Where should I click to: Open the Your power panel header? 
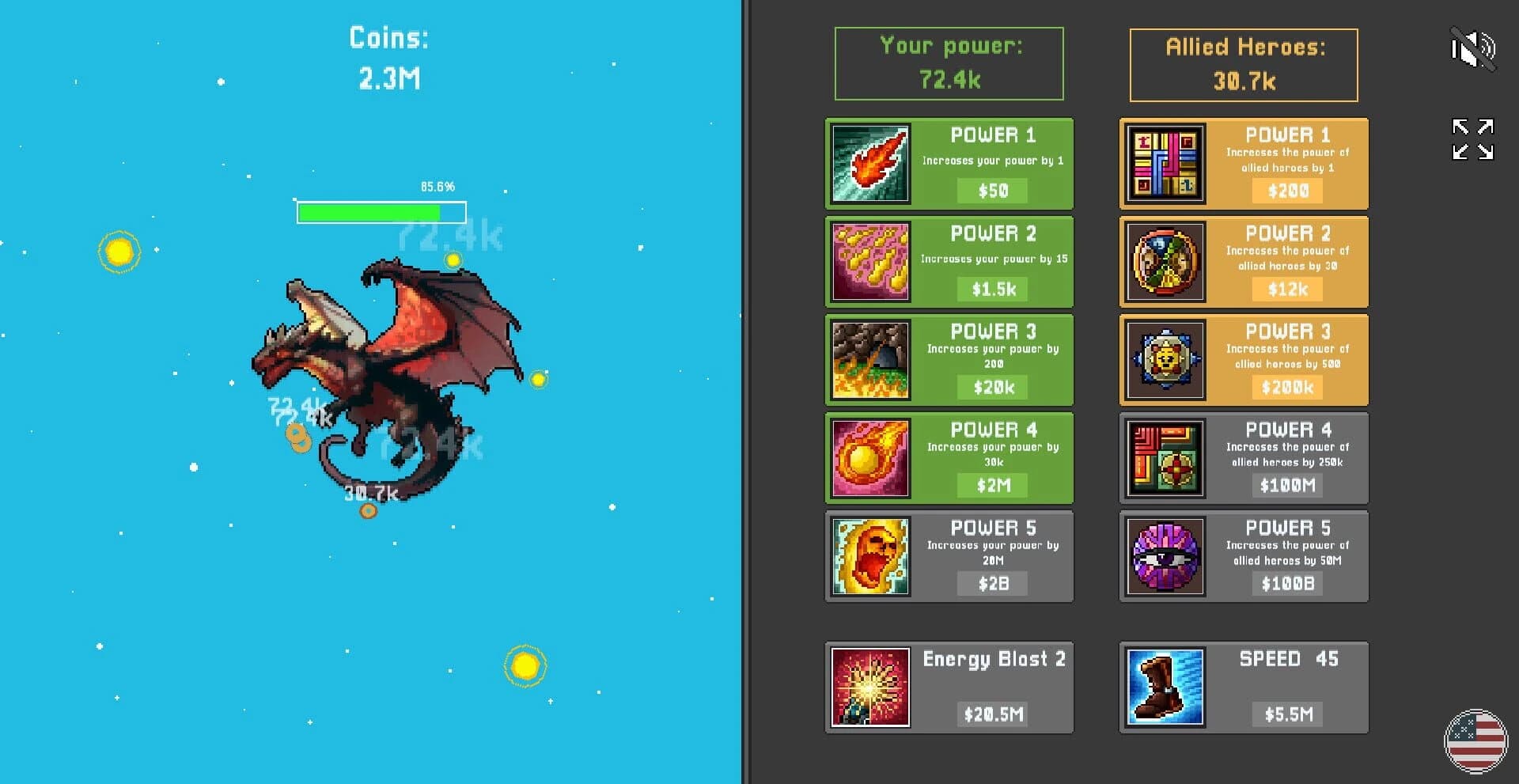point(949,63)
